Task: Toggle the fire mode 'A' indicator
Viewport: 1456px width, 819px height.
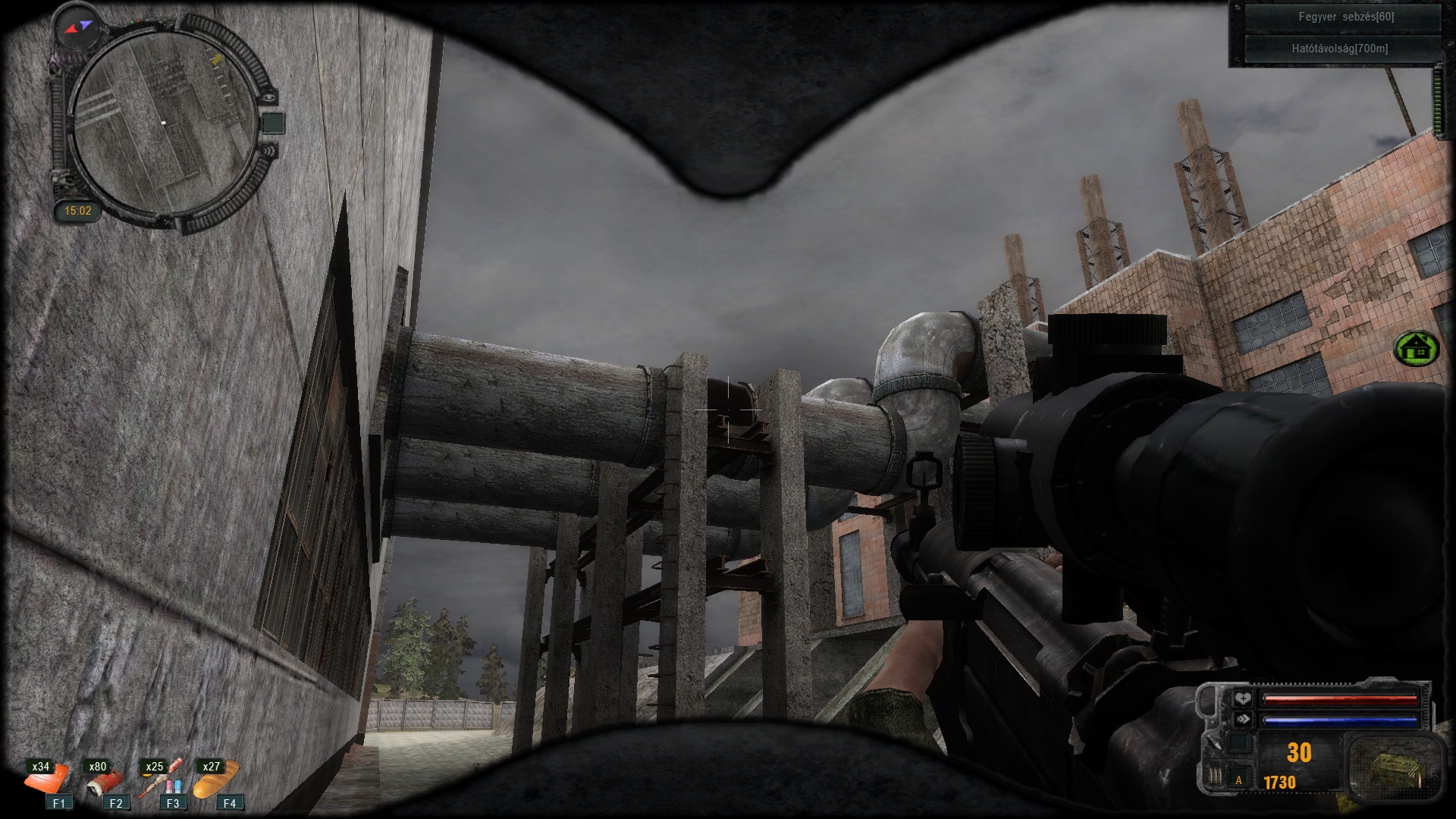Action: tap(1239, 780)
